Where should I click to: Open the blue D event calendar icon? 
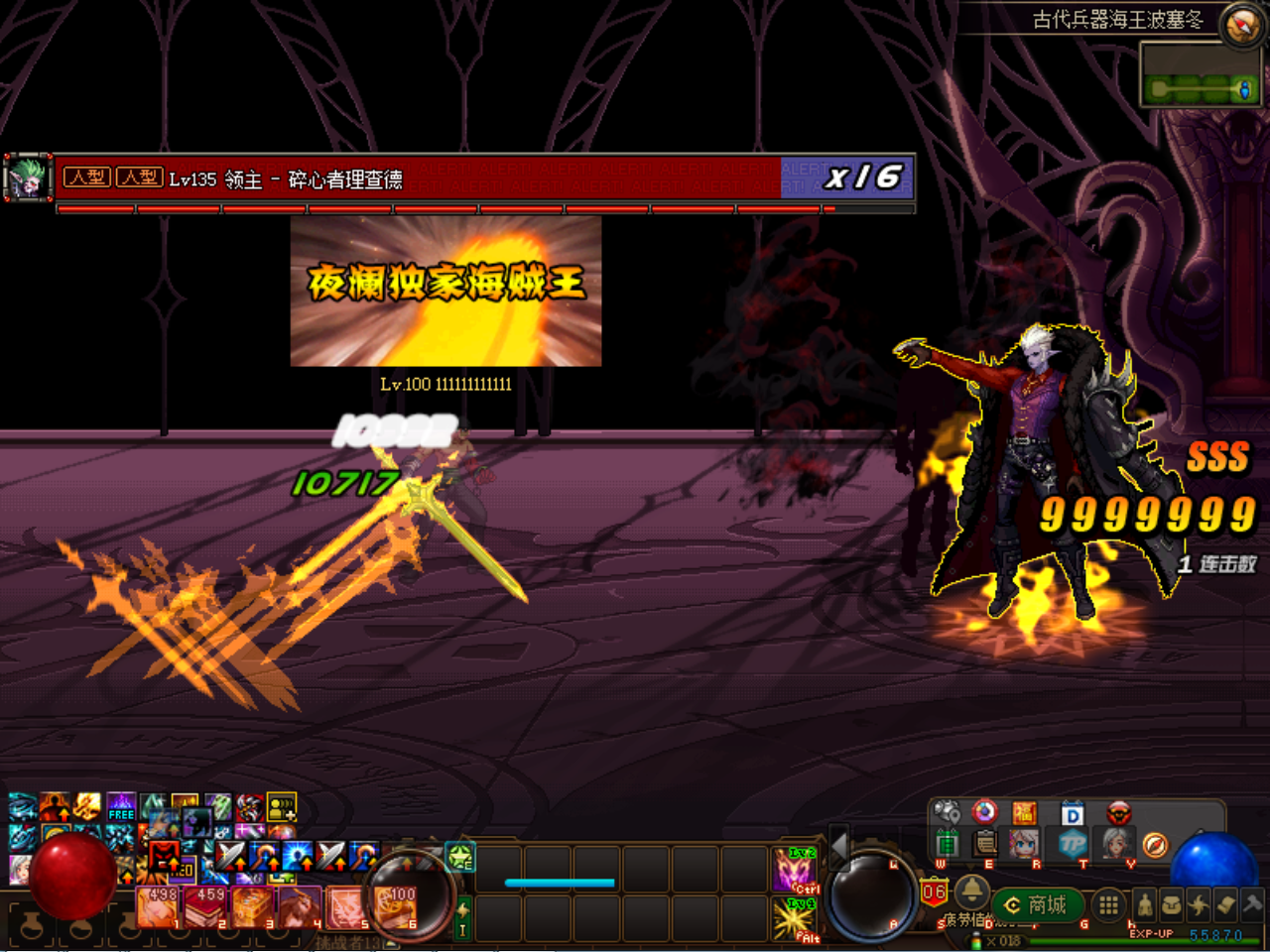pyautogui.click(x=1073, y=813)
